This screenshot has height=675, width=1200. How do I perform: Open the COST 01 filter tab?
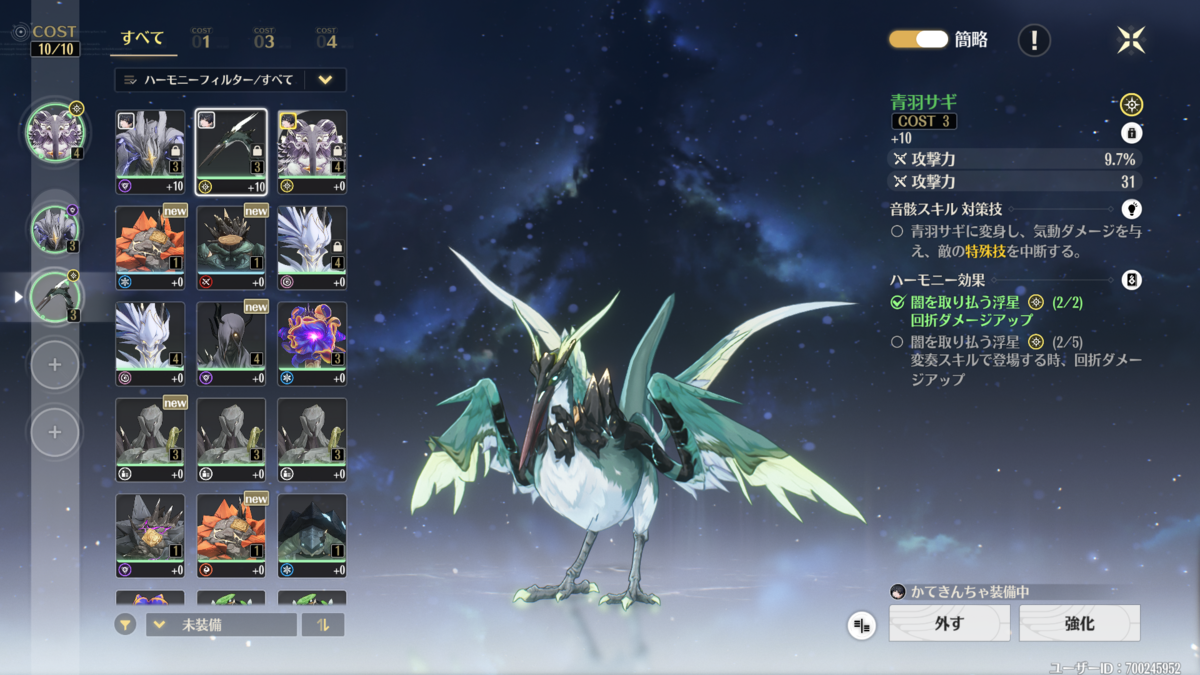[201, 39]
